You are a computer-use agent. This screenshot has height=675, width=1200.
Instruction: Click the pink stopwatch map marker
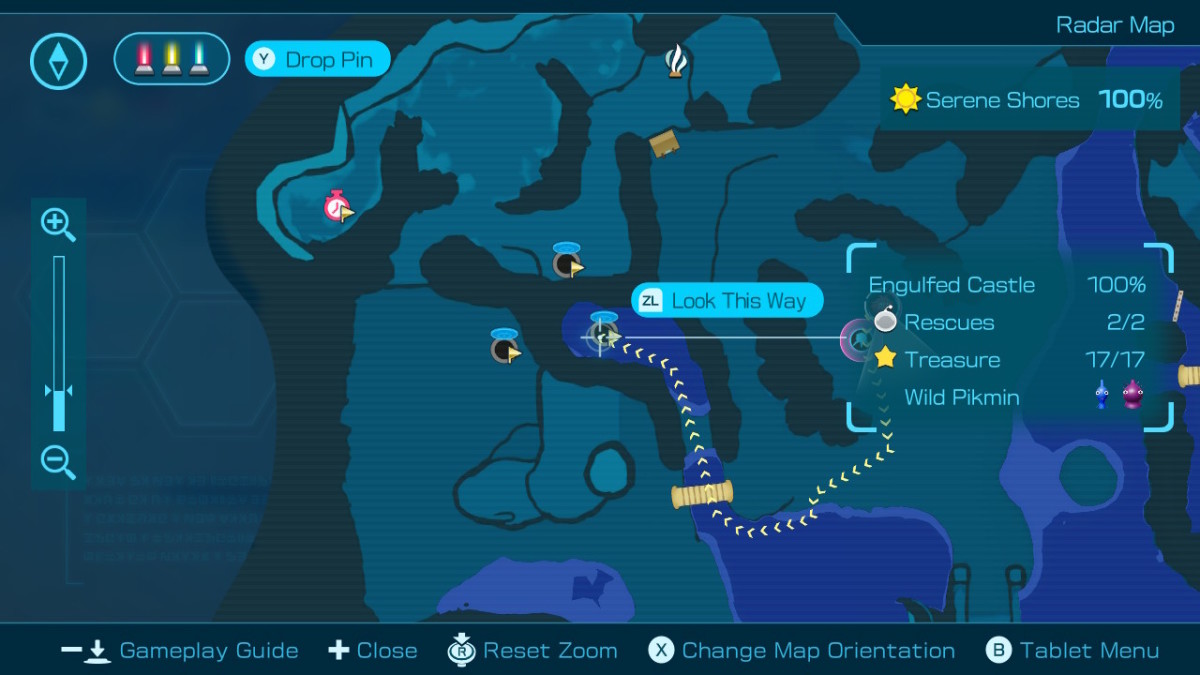337,207
